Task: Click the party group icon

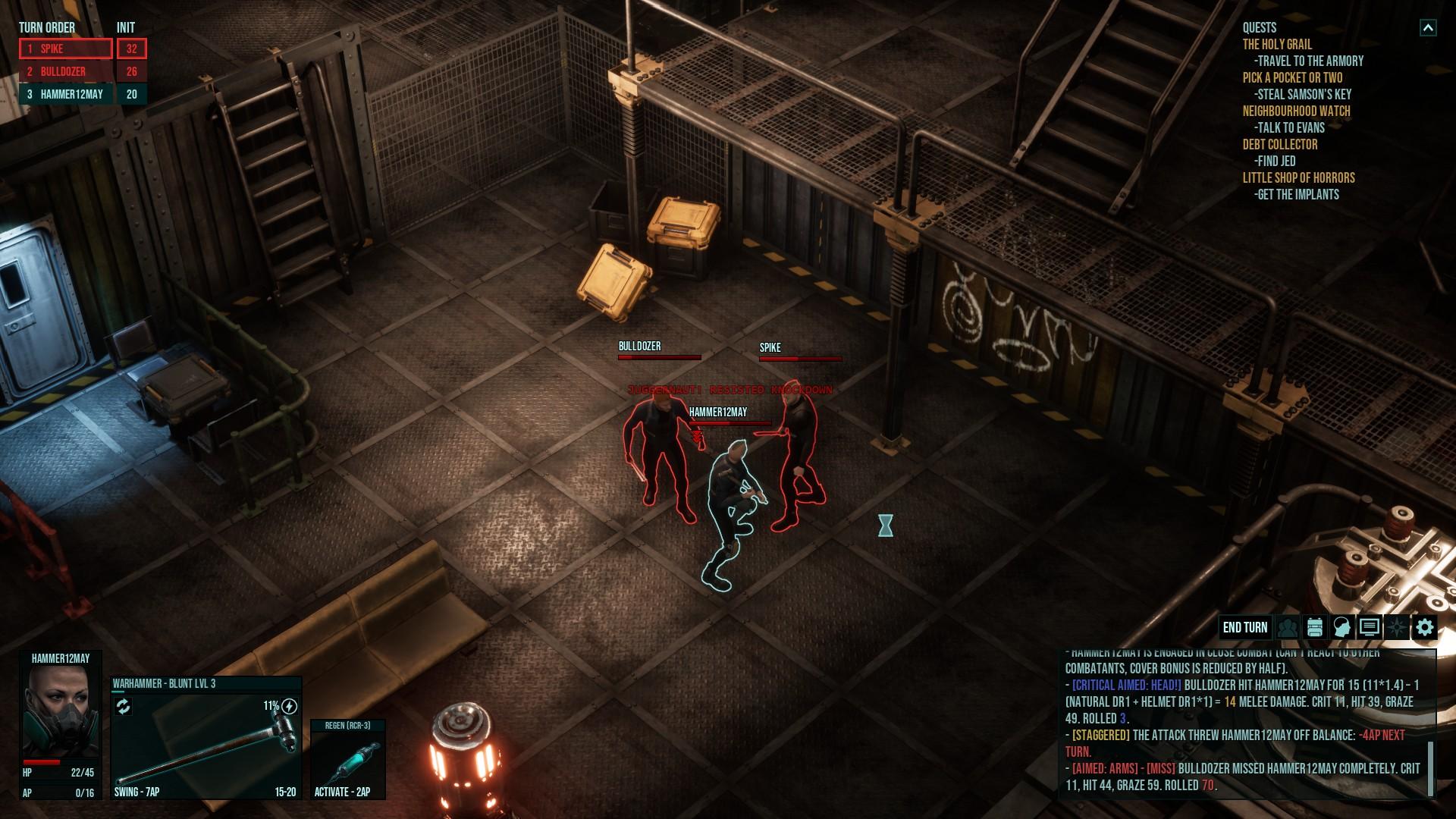Action: click(x=1288, y=627)
